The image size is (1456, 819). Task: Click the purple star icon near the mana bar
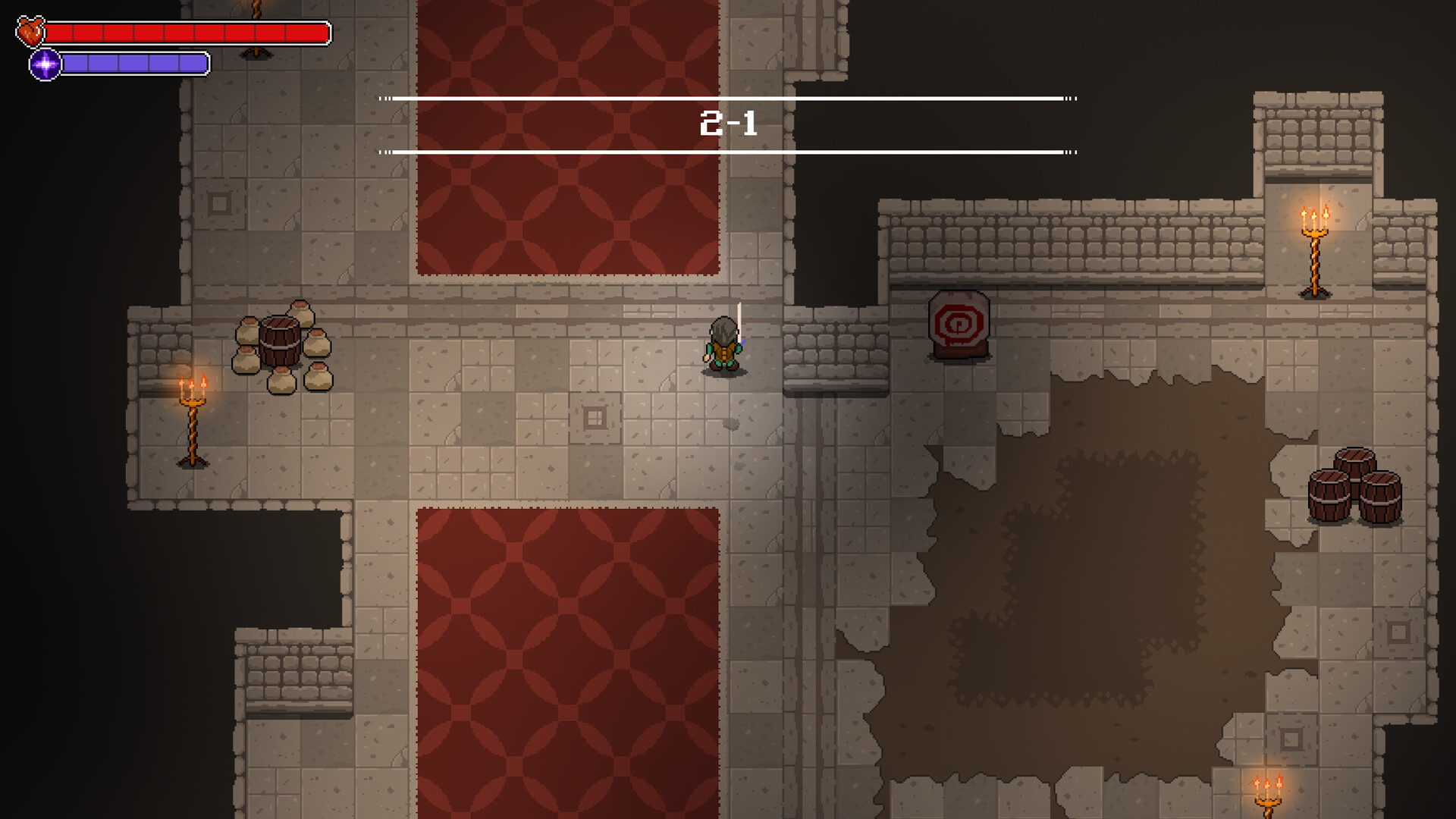[x=44, y=64]
